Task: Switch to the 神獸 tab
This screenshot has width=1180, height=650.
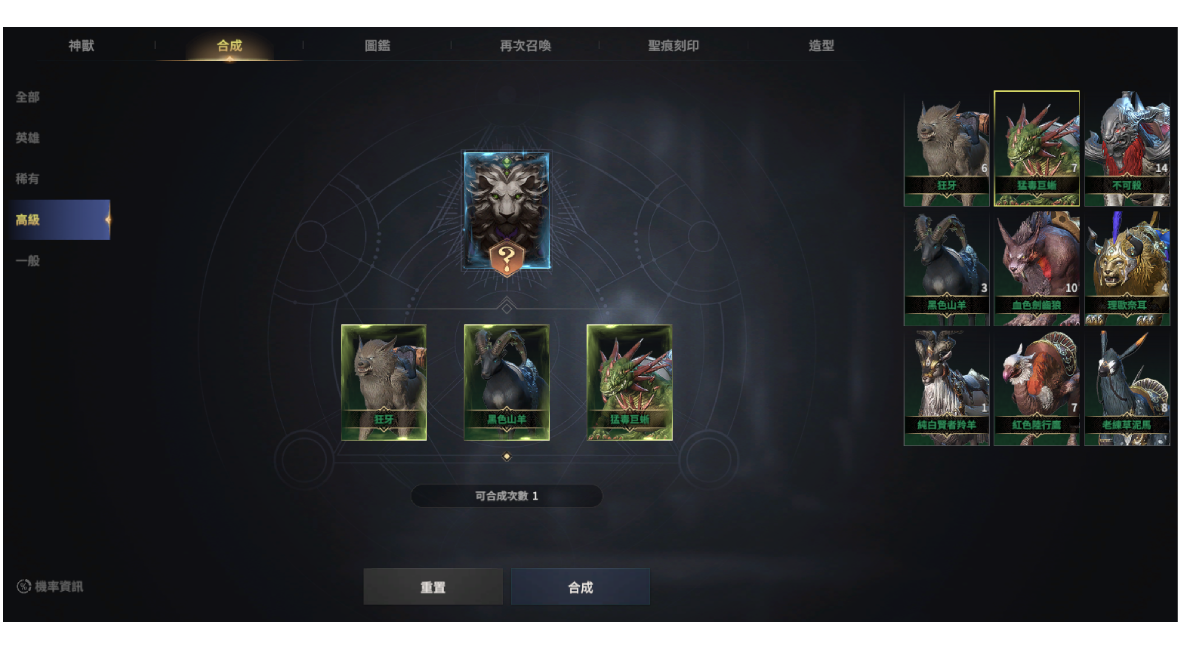Action: (x=82, y=46)
